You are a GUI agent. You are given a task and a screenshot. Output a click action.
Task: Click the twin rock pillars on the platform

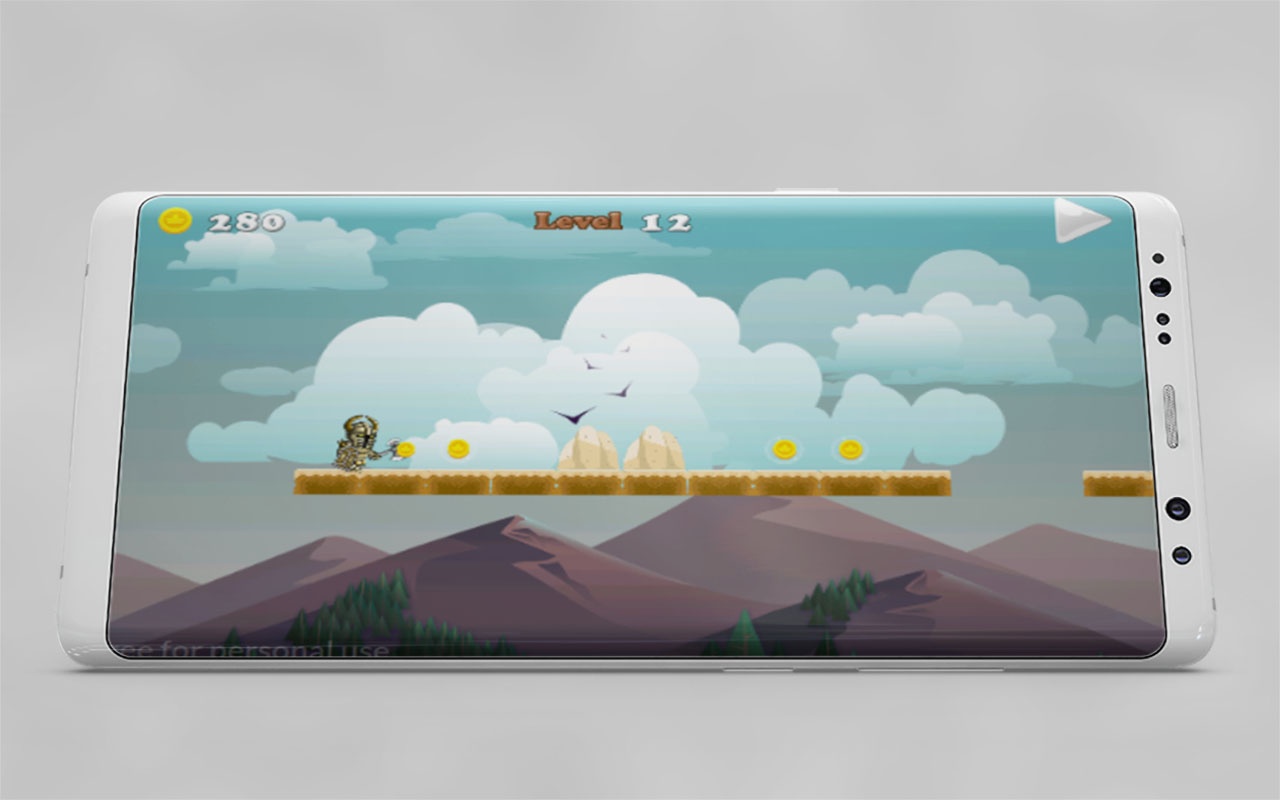620,450
